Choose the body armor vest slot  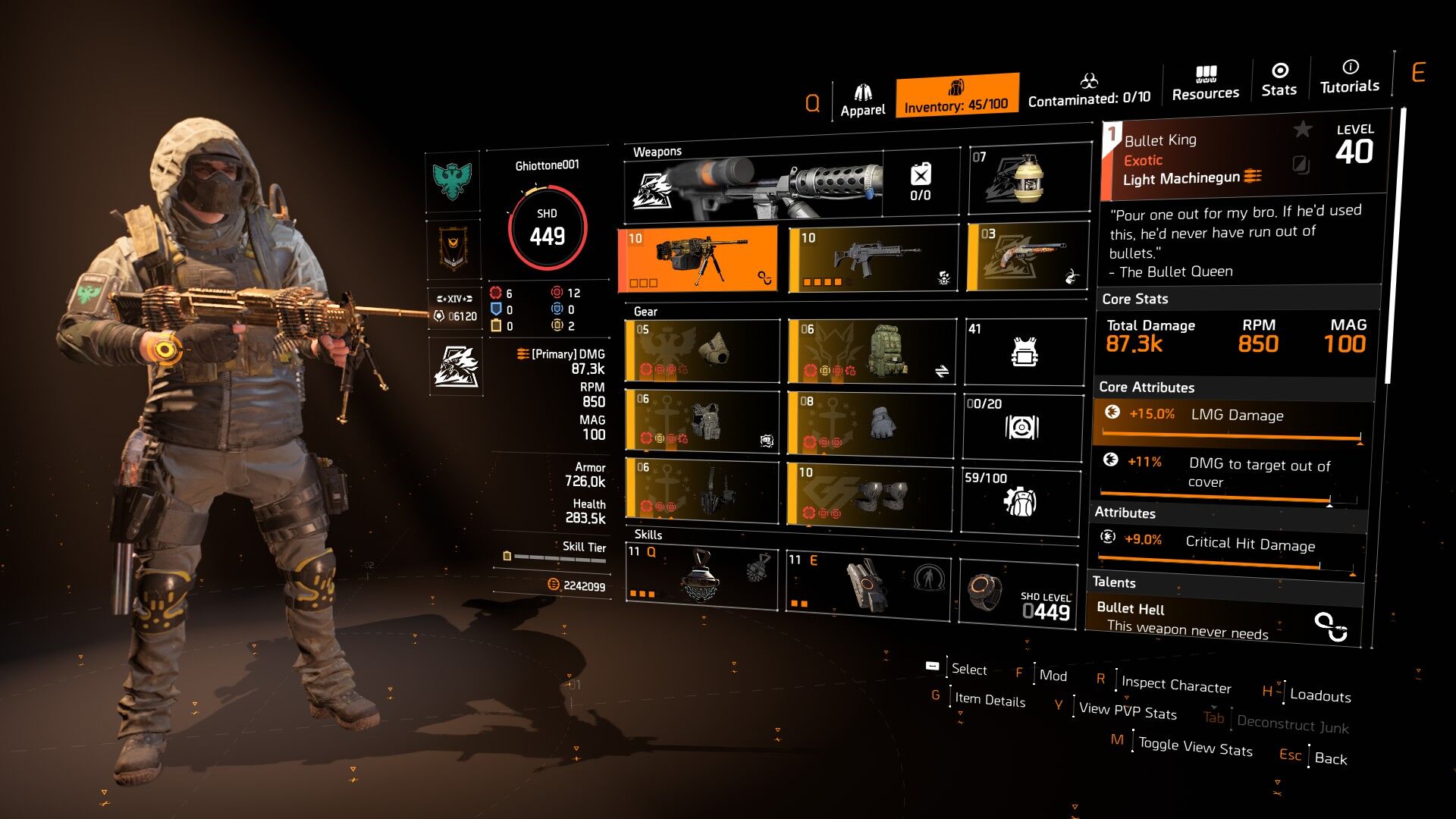coord(702,421)
